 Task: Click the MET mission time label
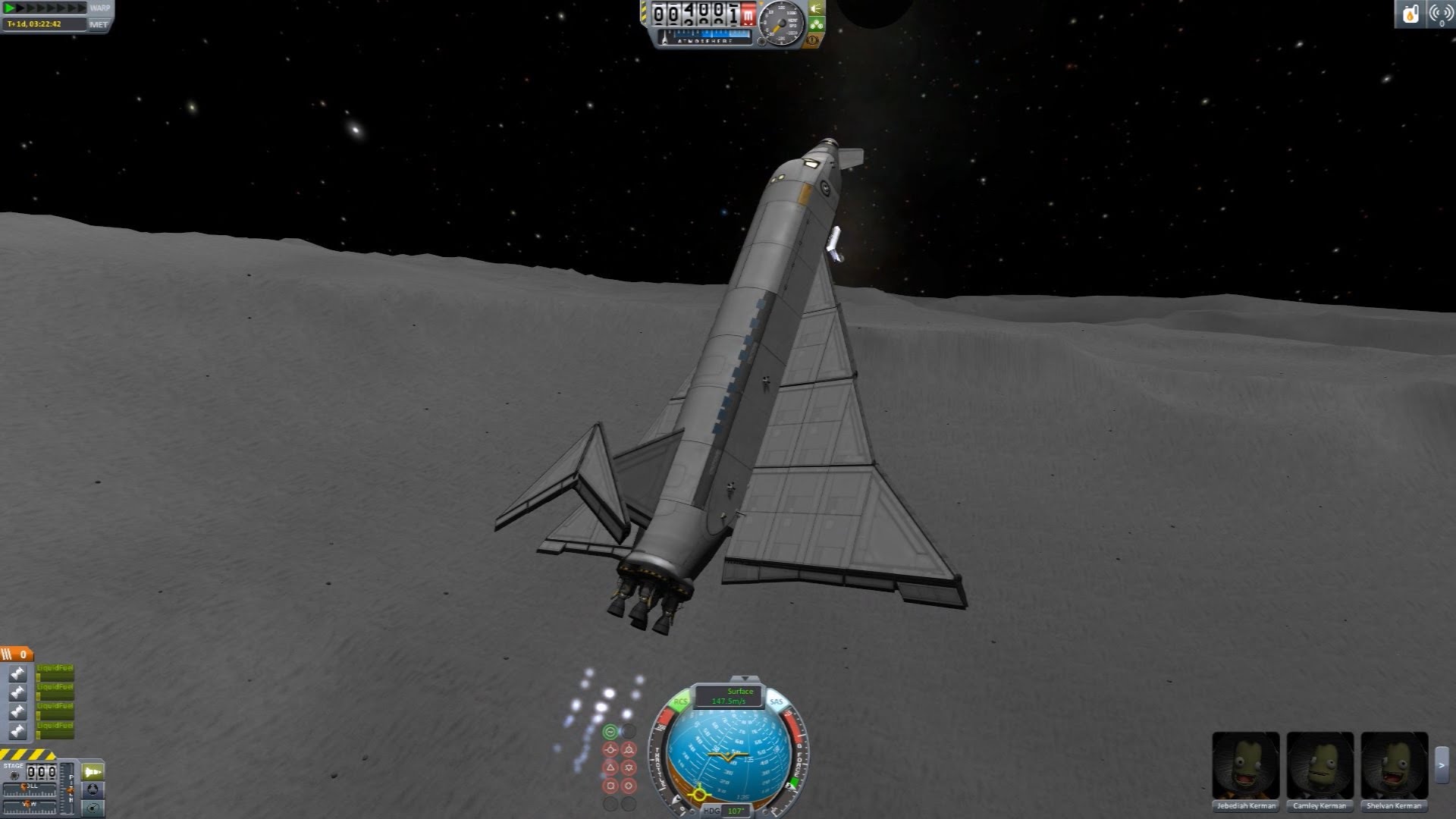[99, 25]
